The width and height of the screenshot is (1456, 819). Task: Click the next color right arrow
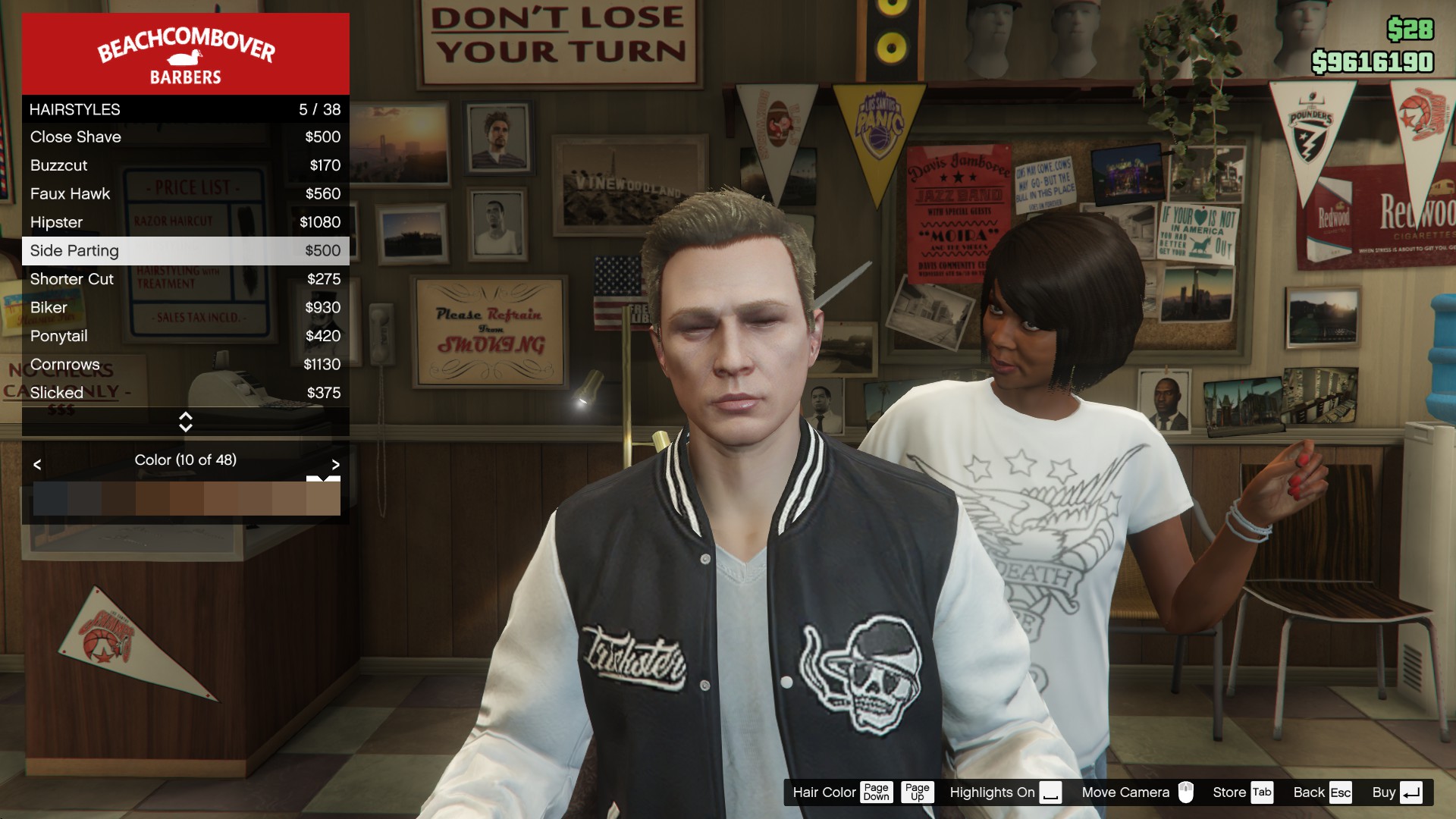point(335,464)
